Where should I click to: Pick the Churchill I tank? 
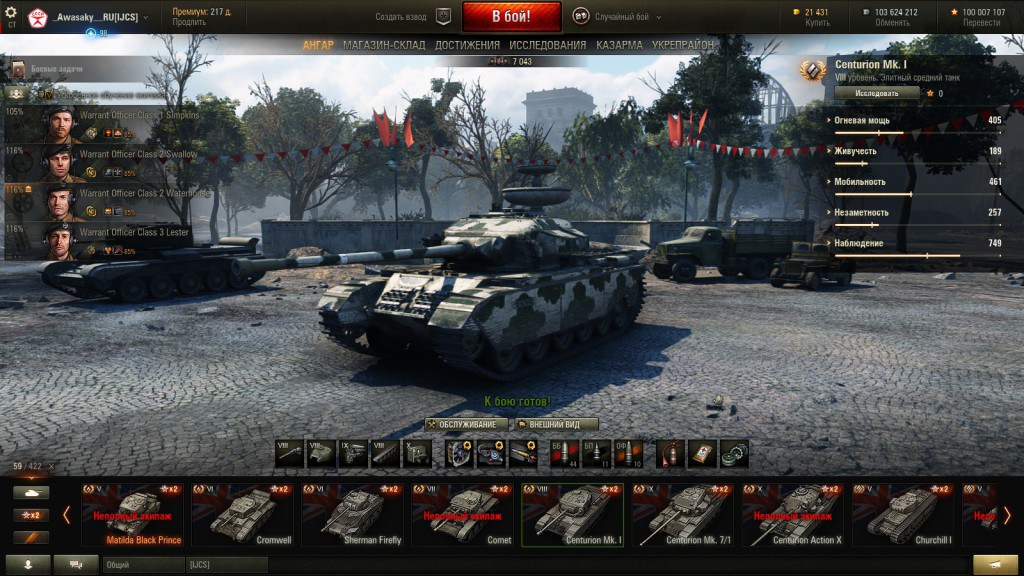point(903,514)
